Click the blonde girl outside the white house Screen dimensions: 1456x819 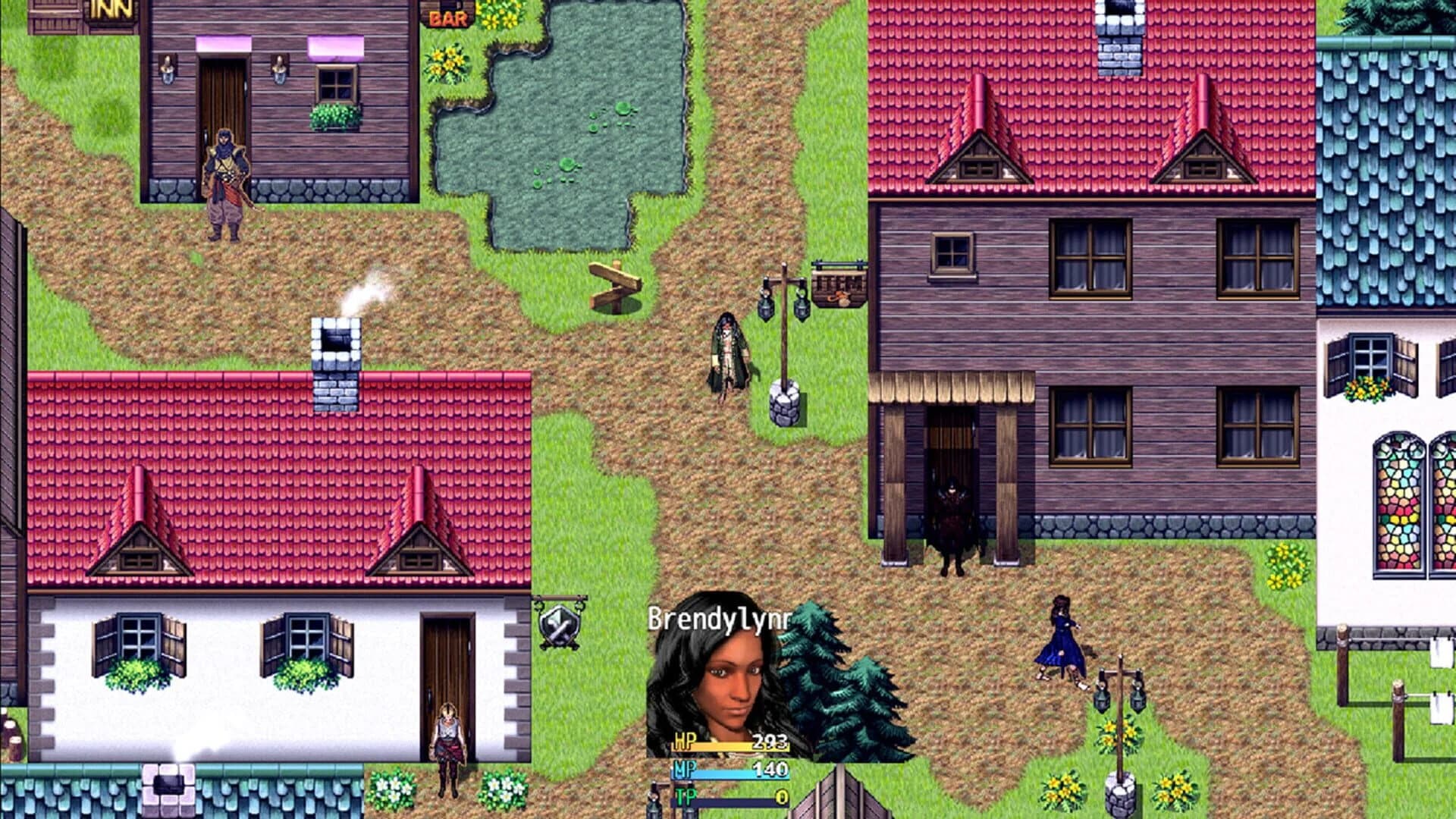447,733
